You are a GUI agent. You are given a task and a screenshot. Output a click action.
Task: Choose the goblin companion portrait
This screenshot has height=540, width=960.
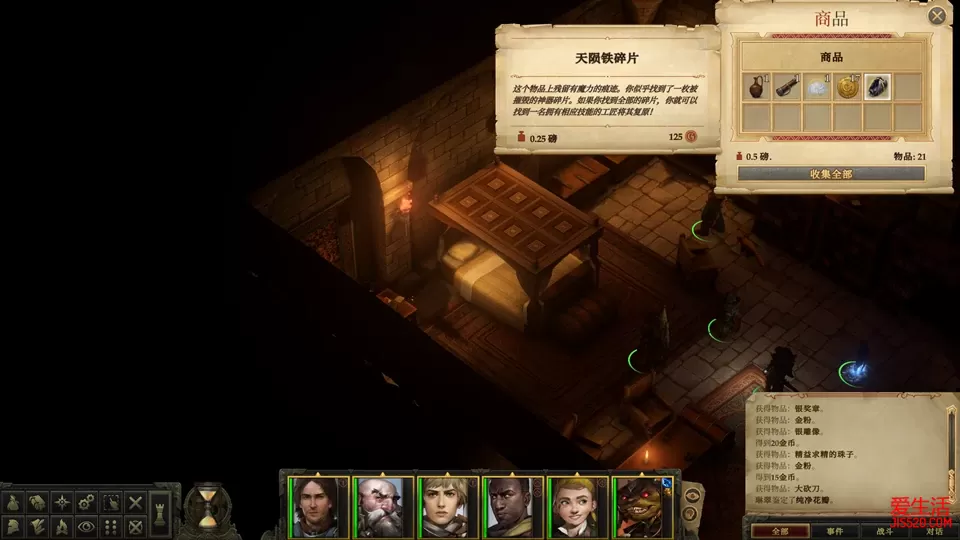point(643,505)
